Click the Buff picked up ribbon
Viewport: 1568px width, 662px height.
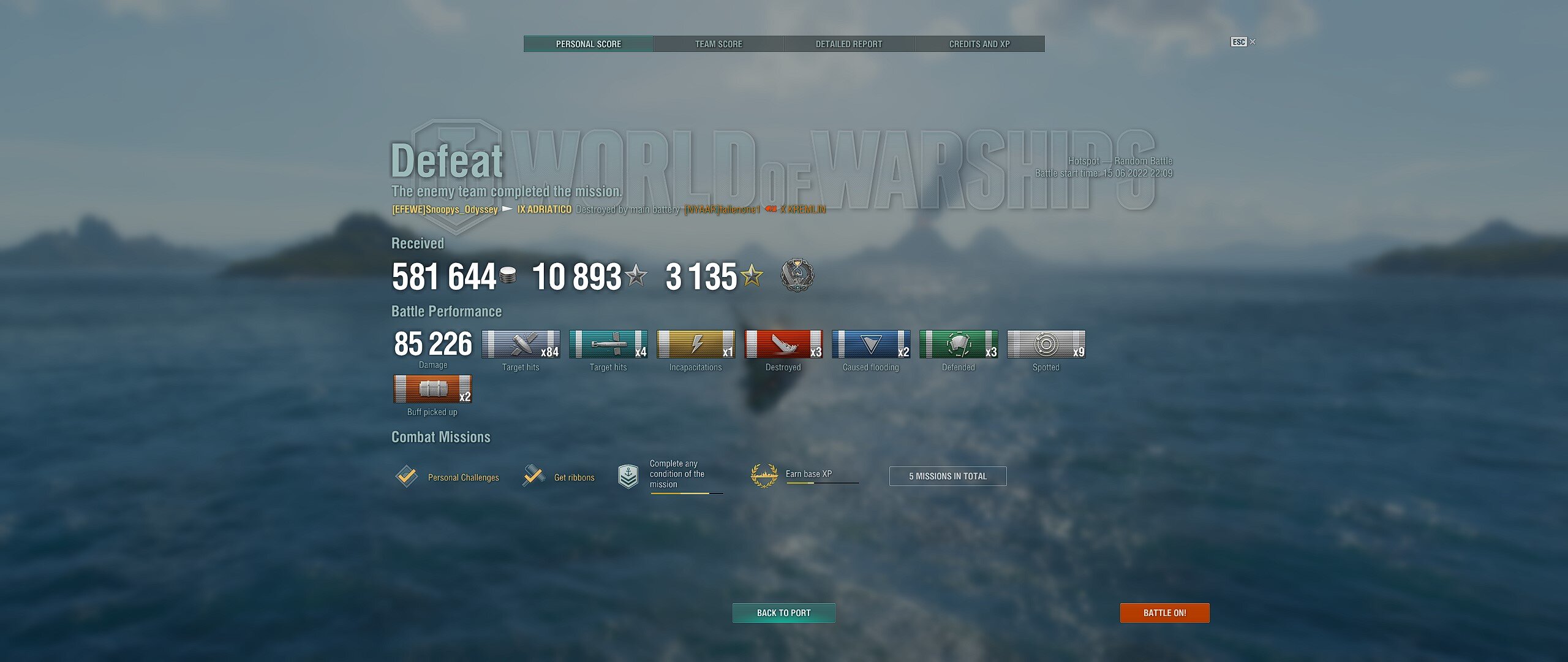(x=432, y=389)
